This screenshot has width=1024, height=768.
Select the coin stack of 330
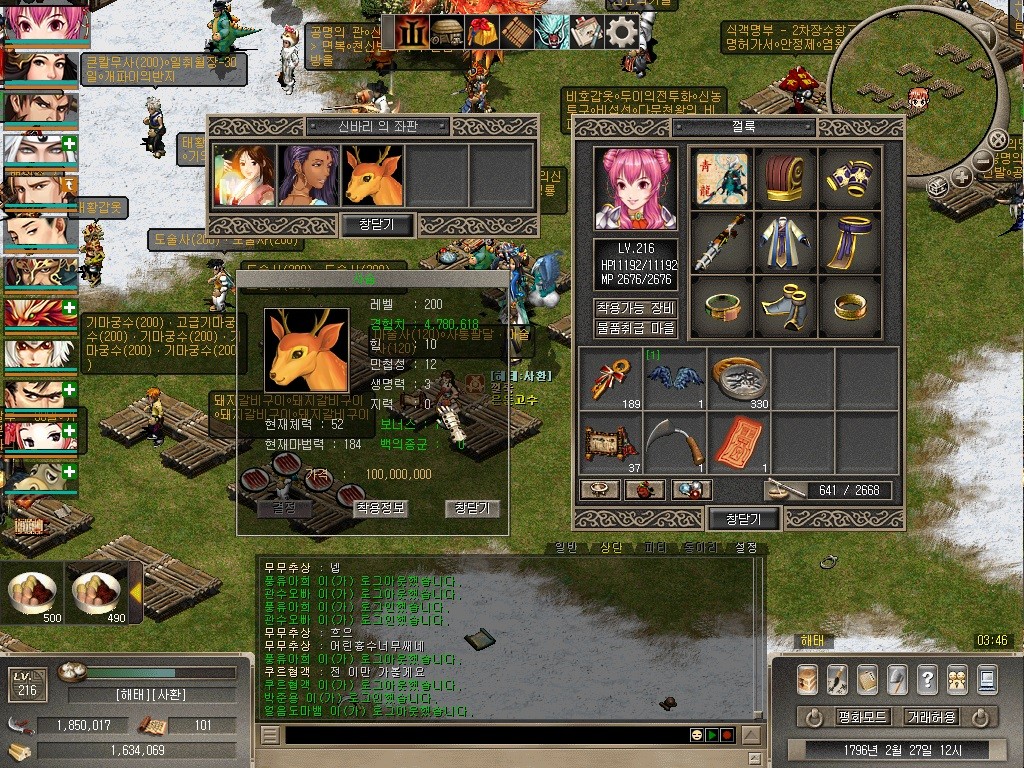(x=739, y=378)
